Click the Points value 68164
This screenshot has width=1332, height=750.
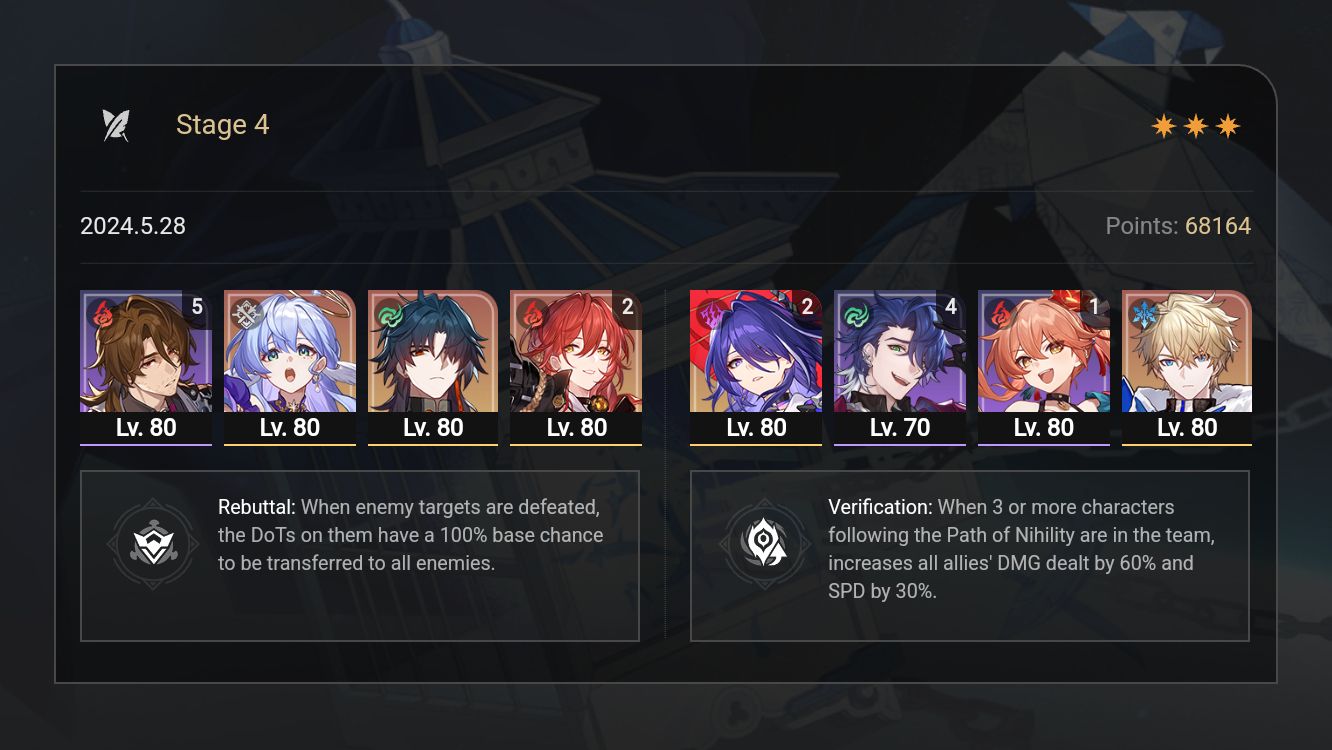pyautogui.click(x=1219, y=225)
